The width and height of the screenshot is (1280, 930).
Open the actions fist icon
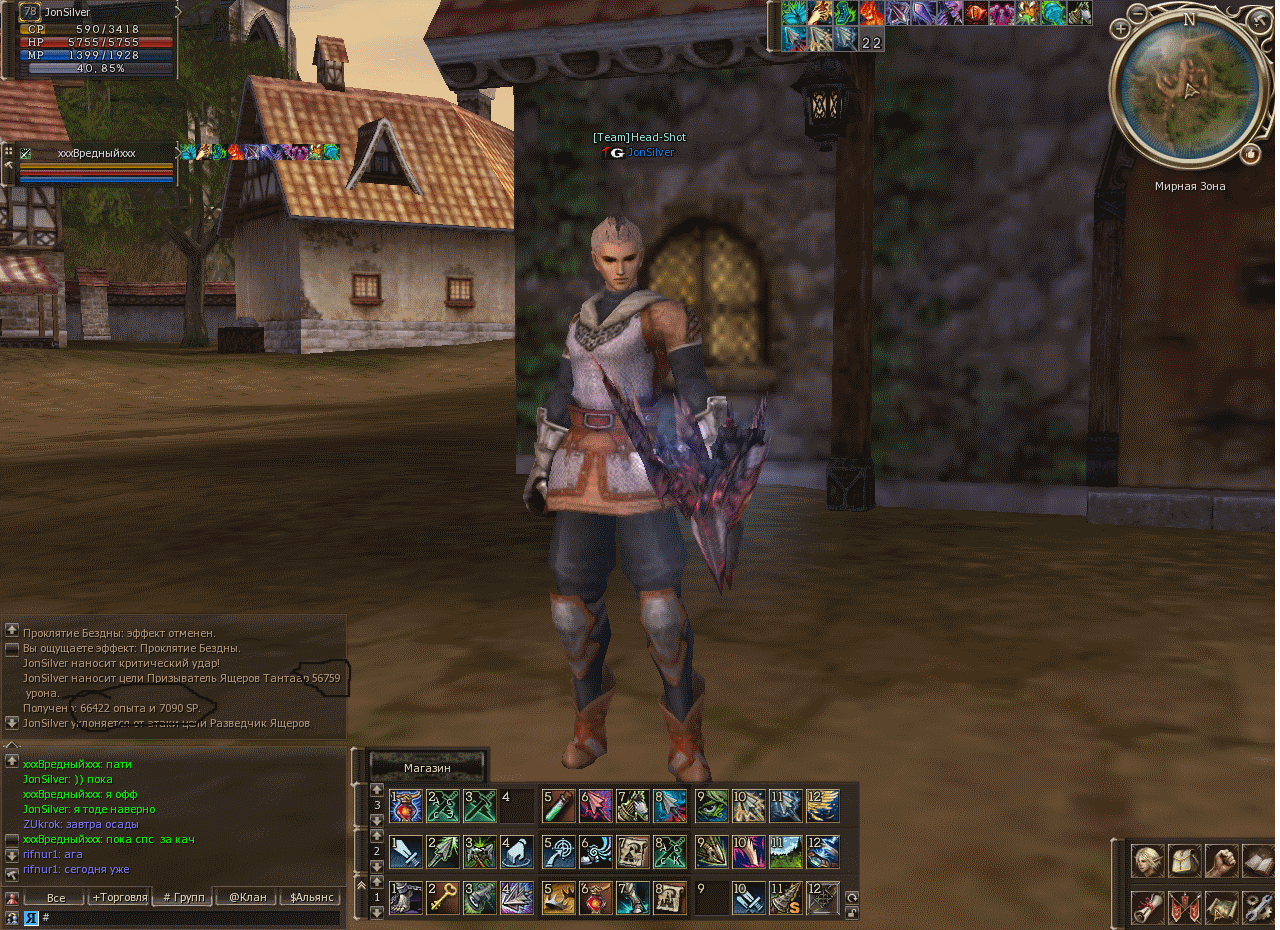coord(1221,860)
